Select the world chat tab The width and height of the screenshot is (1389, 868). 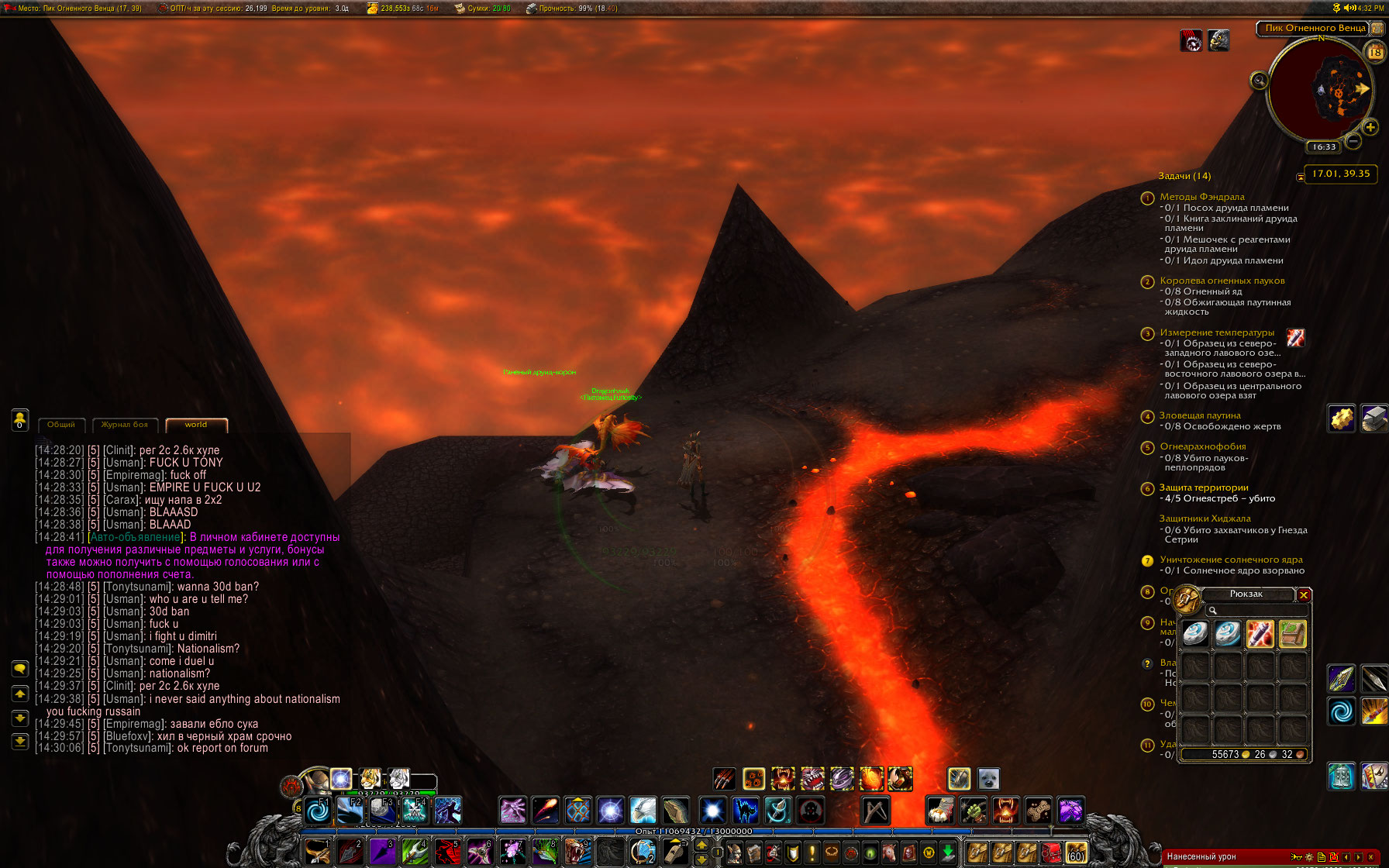195,425
